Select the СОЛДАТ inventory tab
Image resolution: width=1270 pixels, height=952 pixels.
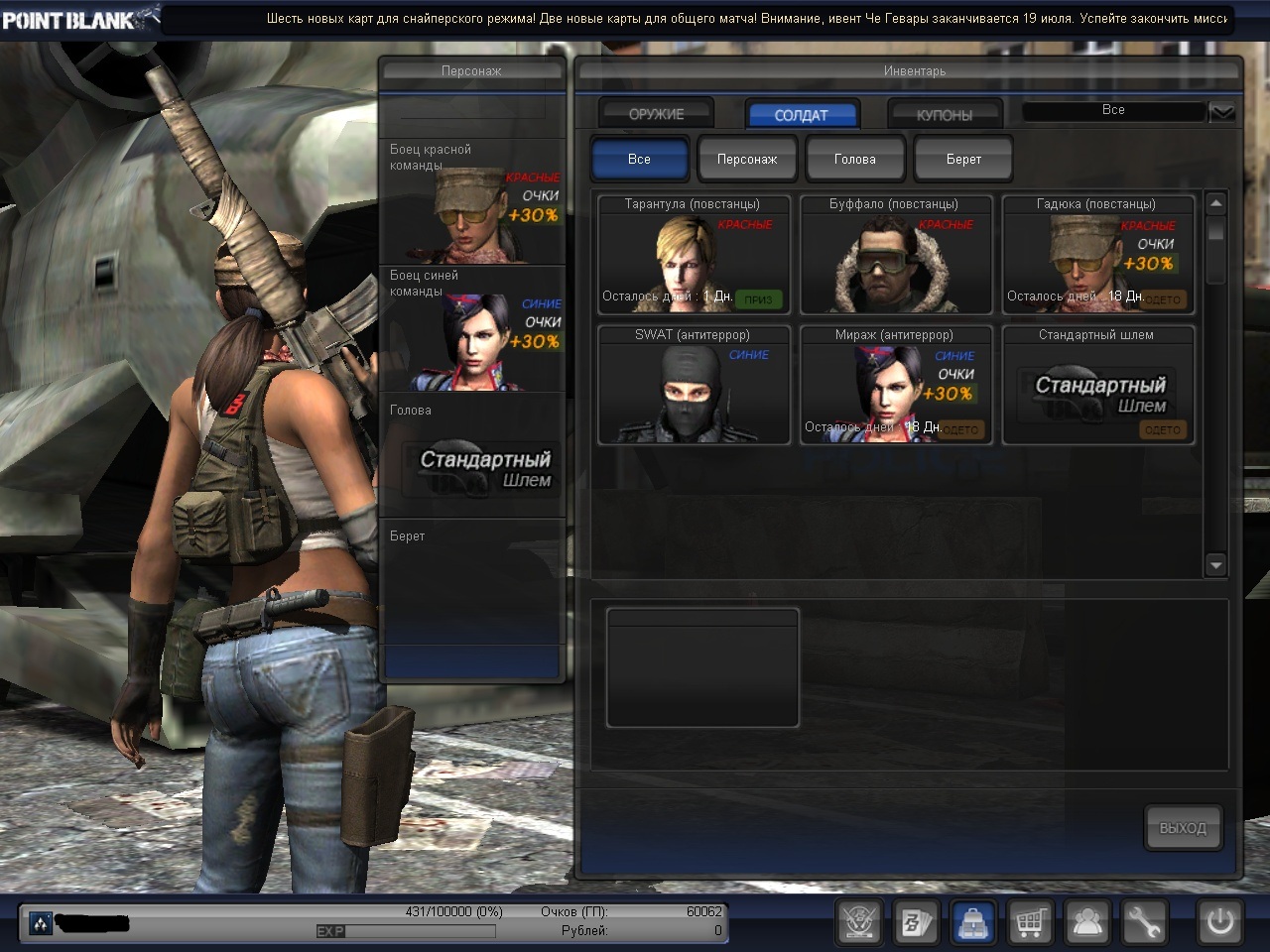[x=801, y=114]
